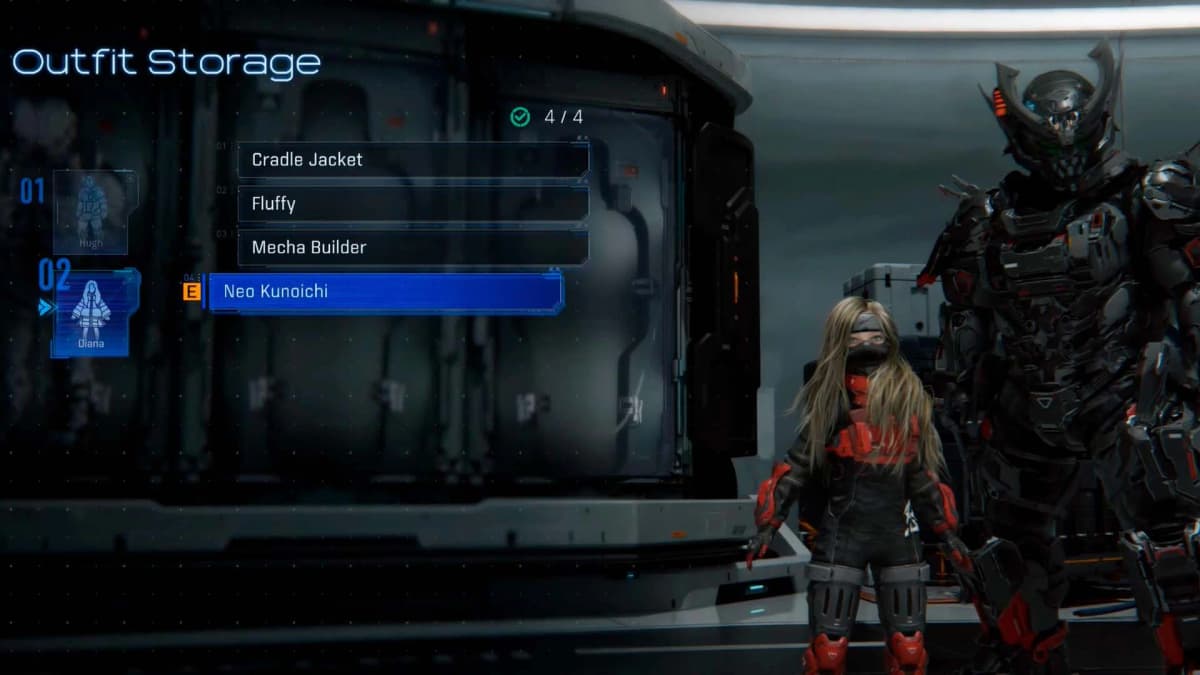Choose the Fluffy outfit entry

pyautogui.click(x=412, y=204)
